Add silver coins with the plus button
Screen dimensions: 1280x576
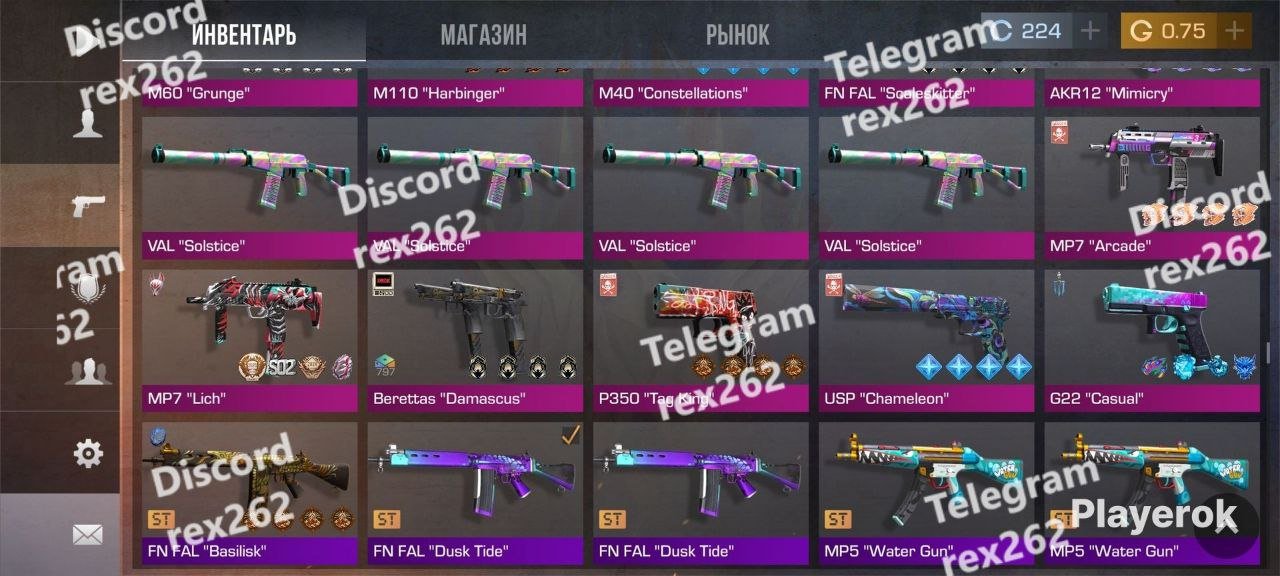[x=1090, y=31]
